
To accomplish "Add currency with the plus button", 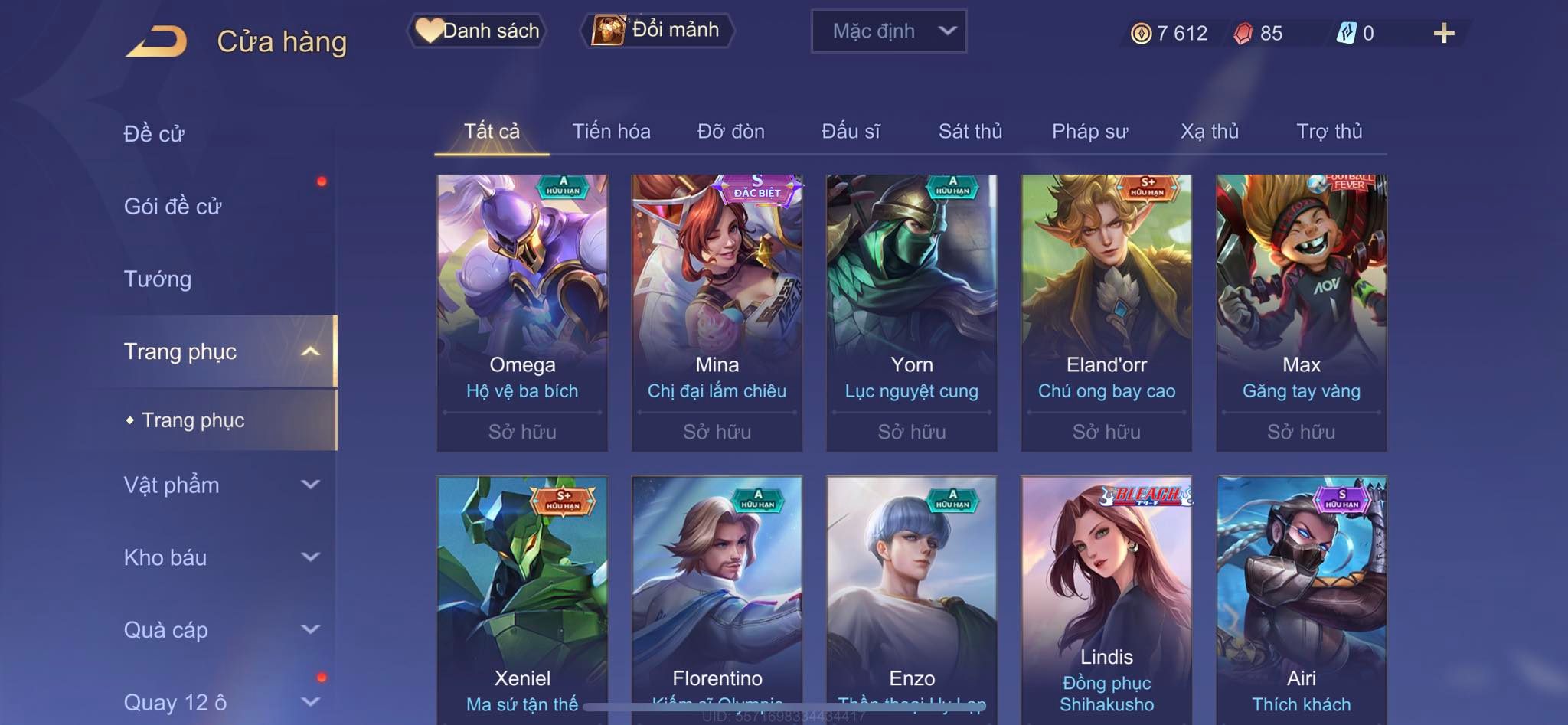I will pos(1443,33).
